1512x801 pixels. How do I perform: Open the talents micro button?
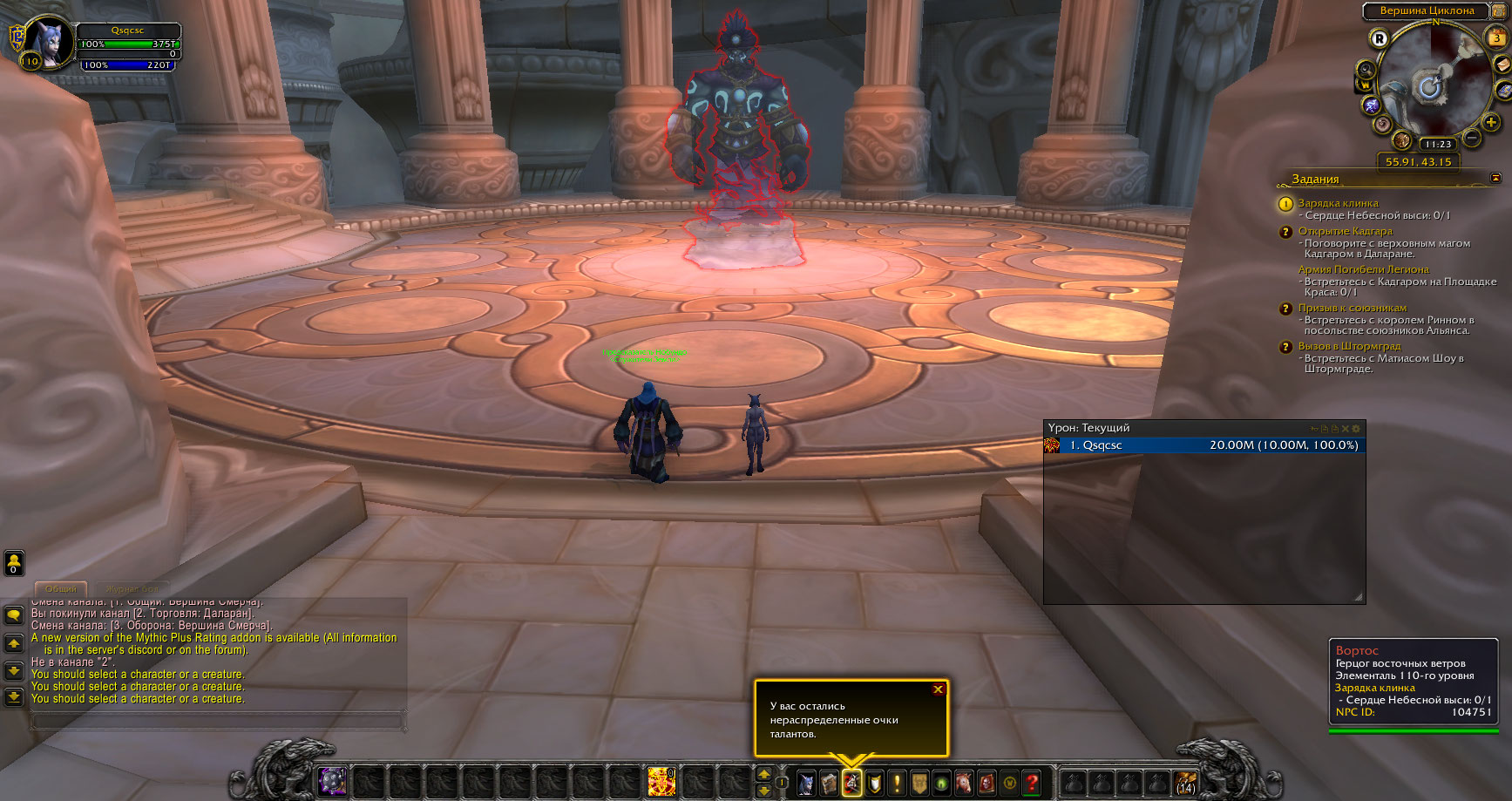point(851,783)
